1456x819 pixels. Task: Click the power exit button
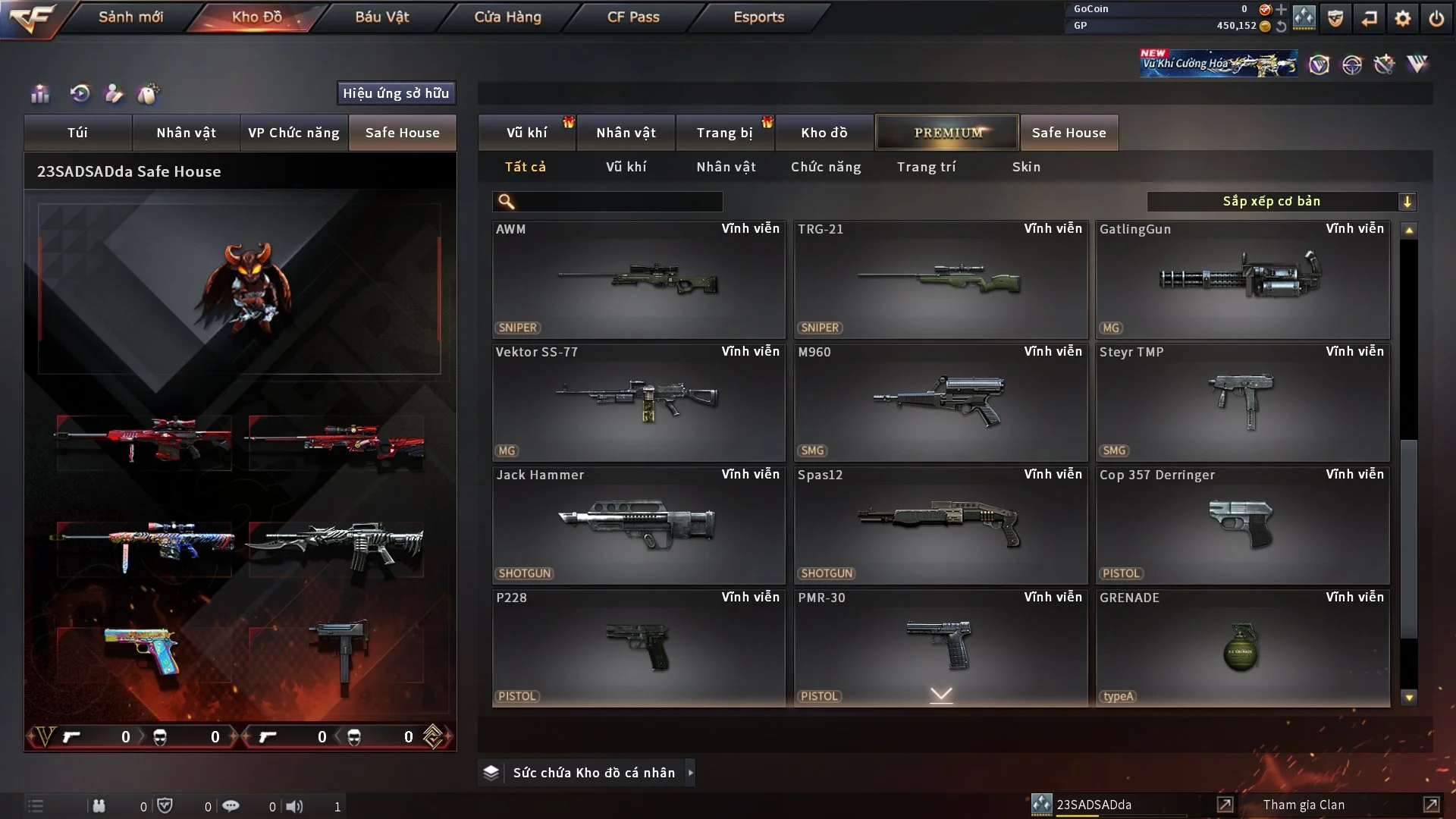coord(1436,18)
